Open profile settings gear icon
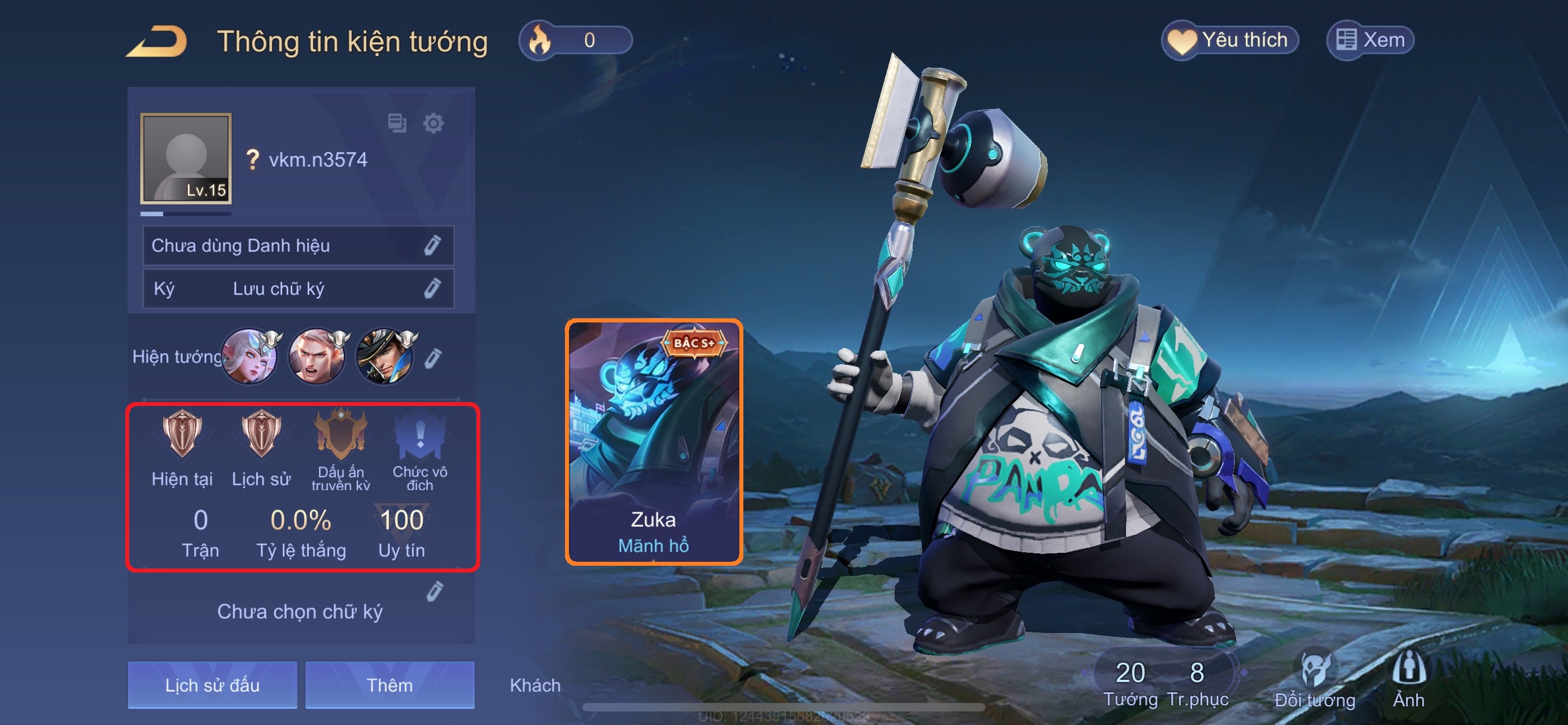 [433, 124]
